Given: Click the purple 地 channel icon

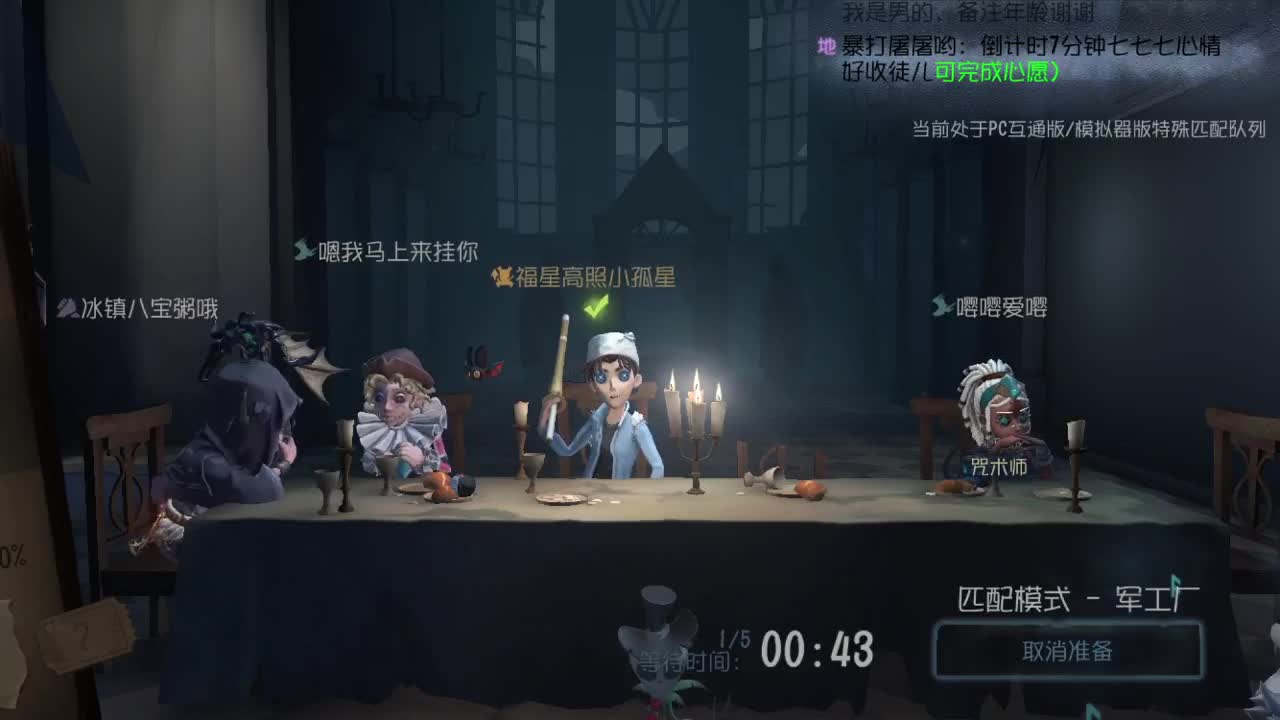Looking at the screenshot, I should coord(826,46).
